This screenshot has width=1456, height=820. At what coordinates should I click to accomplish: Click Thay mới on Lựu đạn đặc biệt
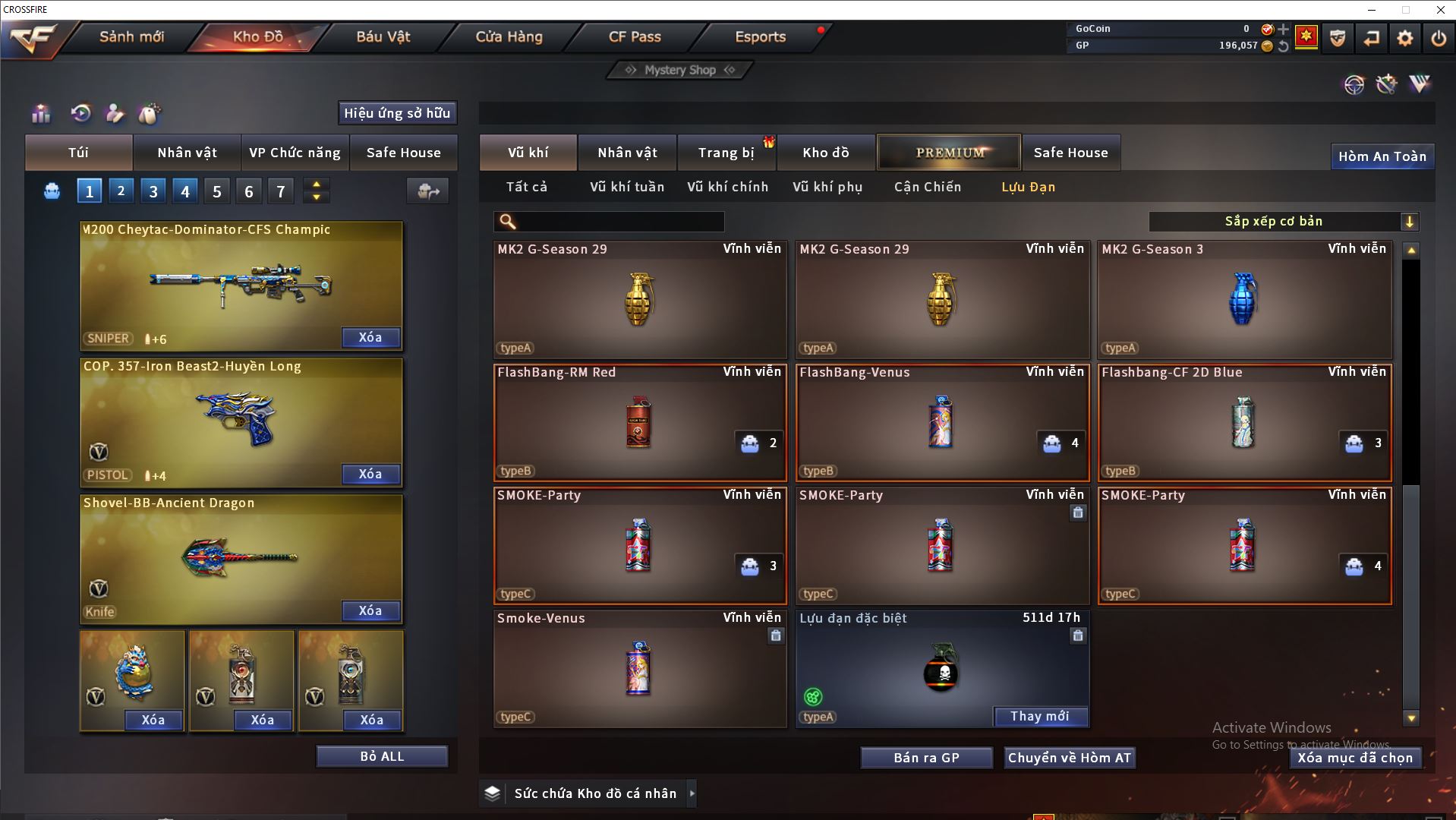pos(1039,716)
